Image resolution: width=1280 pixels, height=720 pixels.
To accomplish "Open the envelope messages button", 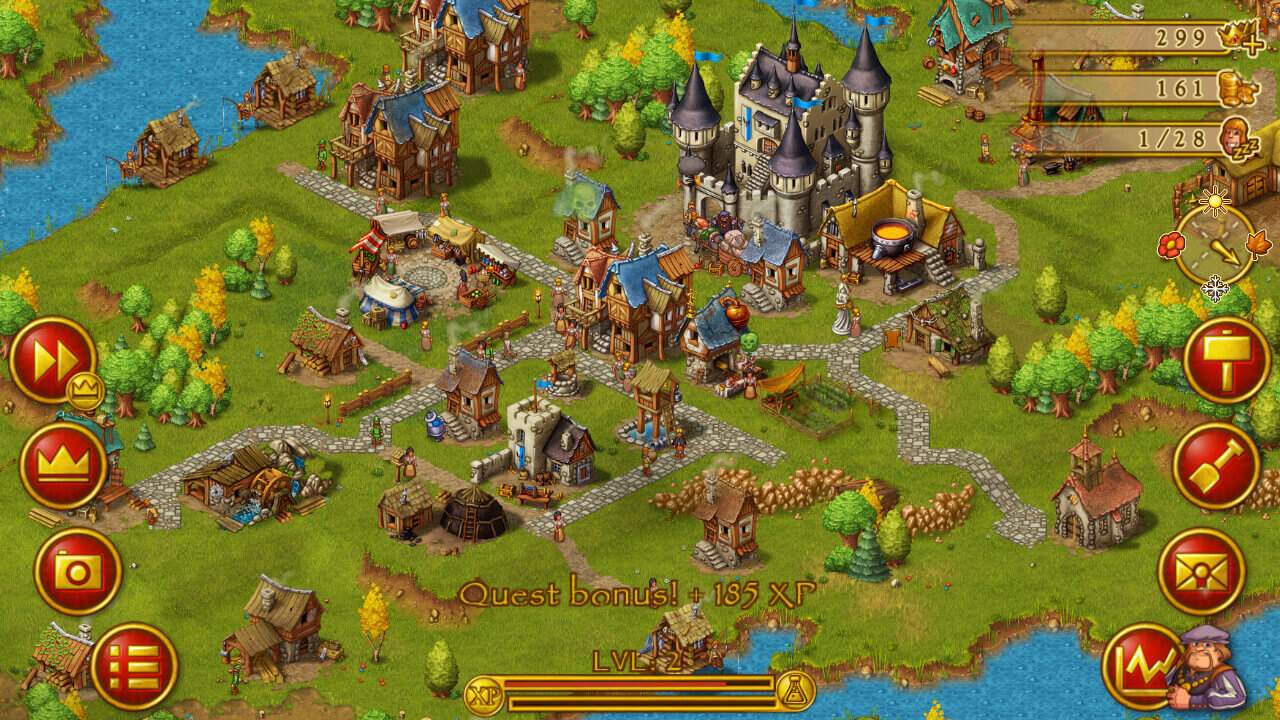I will [x=1201, y=571].
